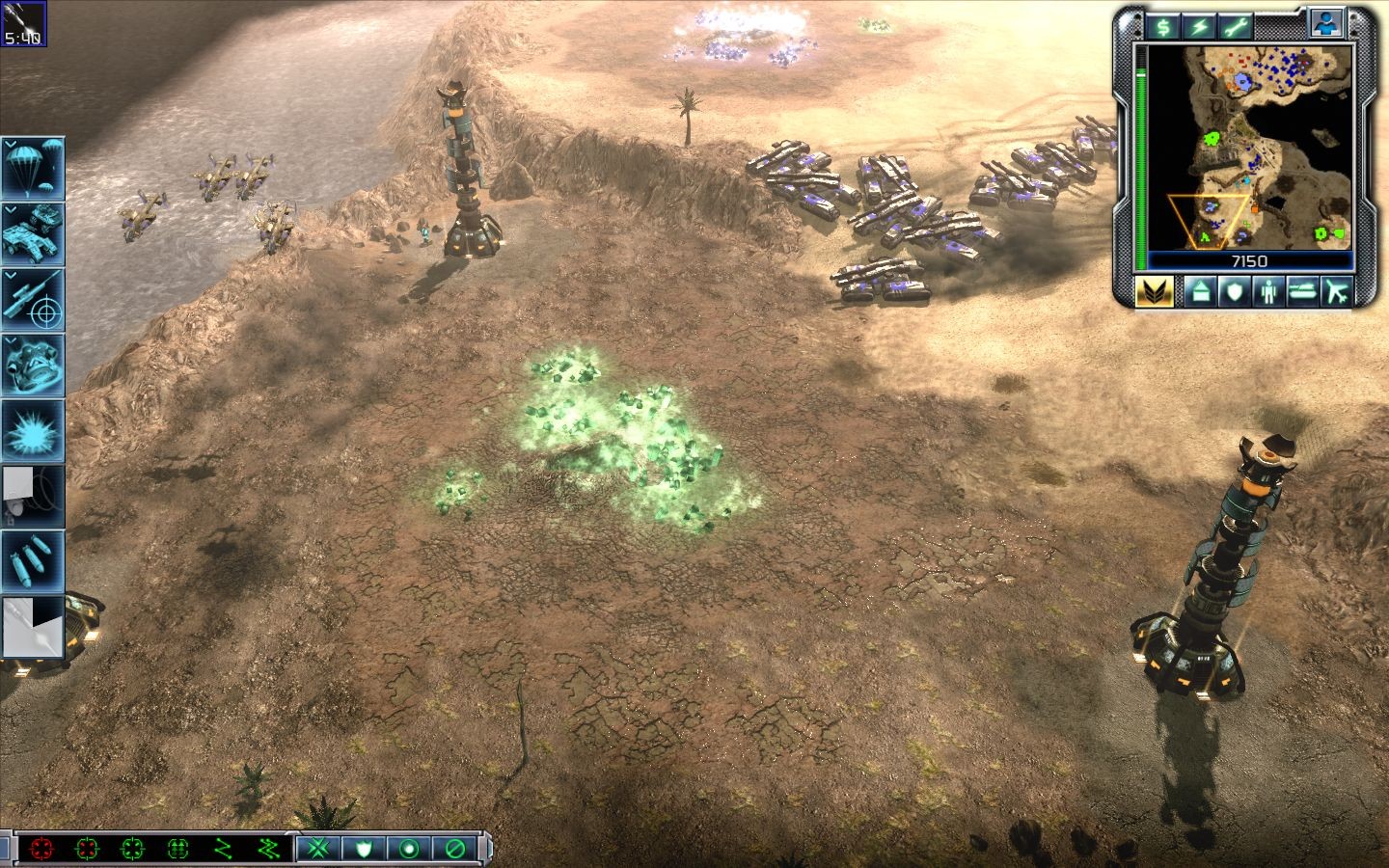Open the power lightning icon
1389x868 pixels.
1198,27
